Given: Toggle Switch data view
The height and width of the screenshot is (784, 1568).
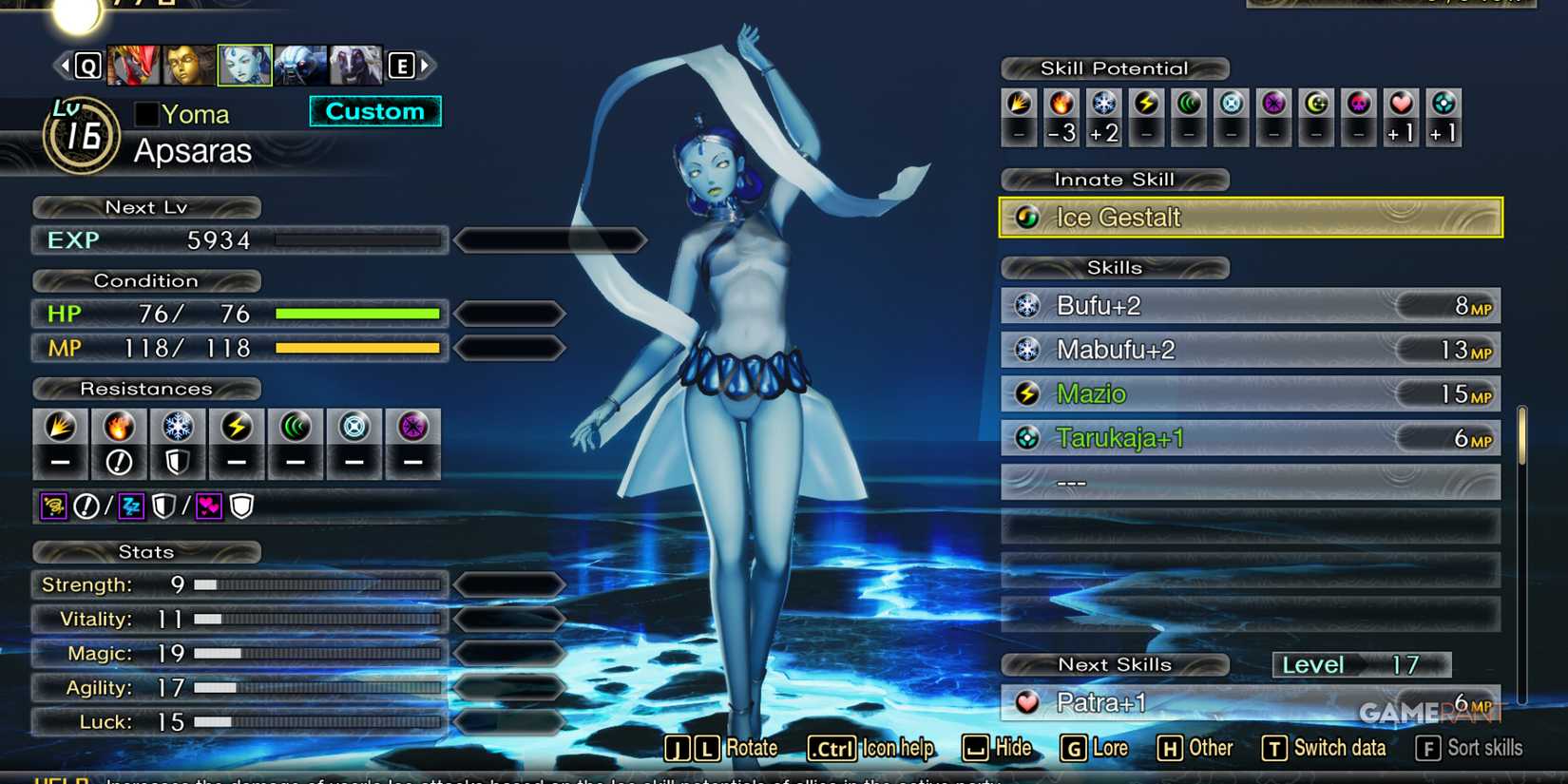Looking at the screenshot, I should [1324, 748].
